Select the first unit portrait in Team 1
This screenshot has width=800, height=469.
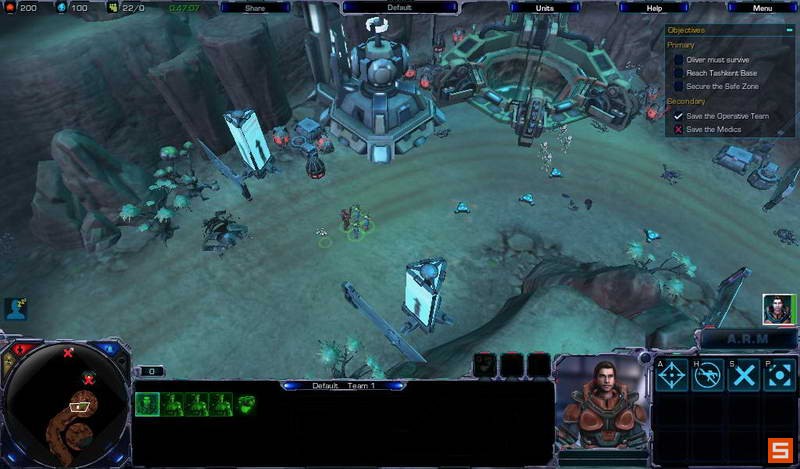[147, 404]
